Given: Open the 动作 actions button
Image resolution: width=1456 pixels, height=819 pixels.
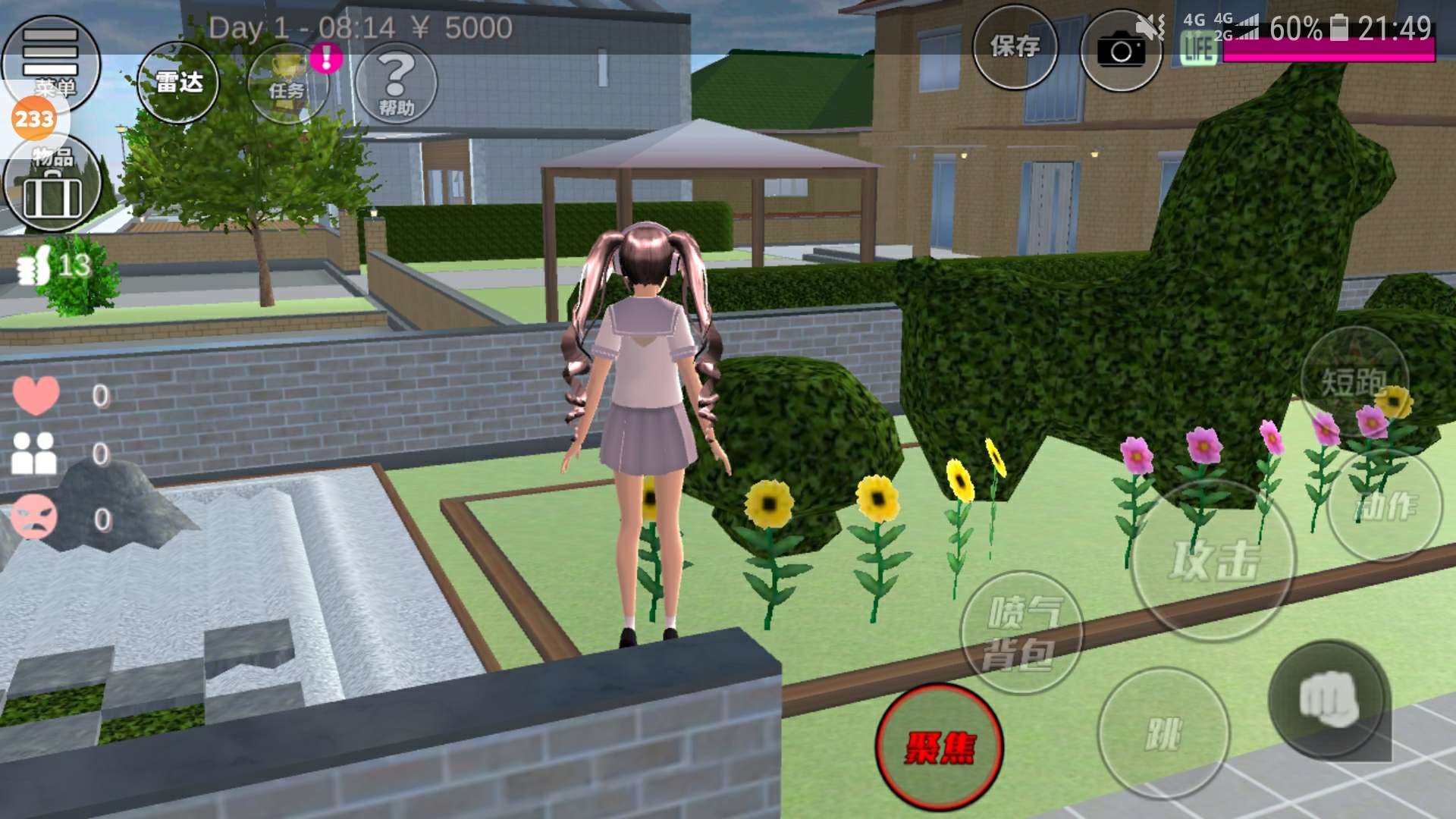Looking at the screenshot, I should point(1385,505).
